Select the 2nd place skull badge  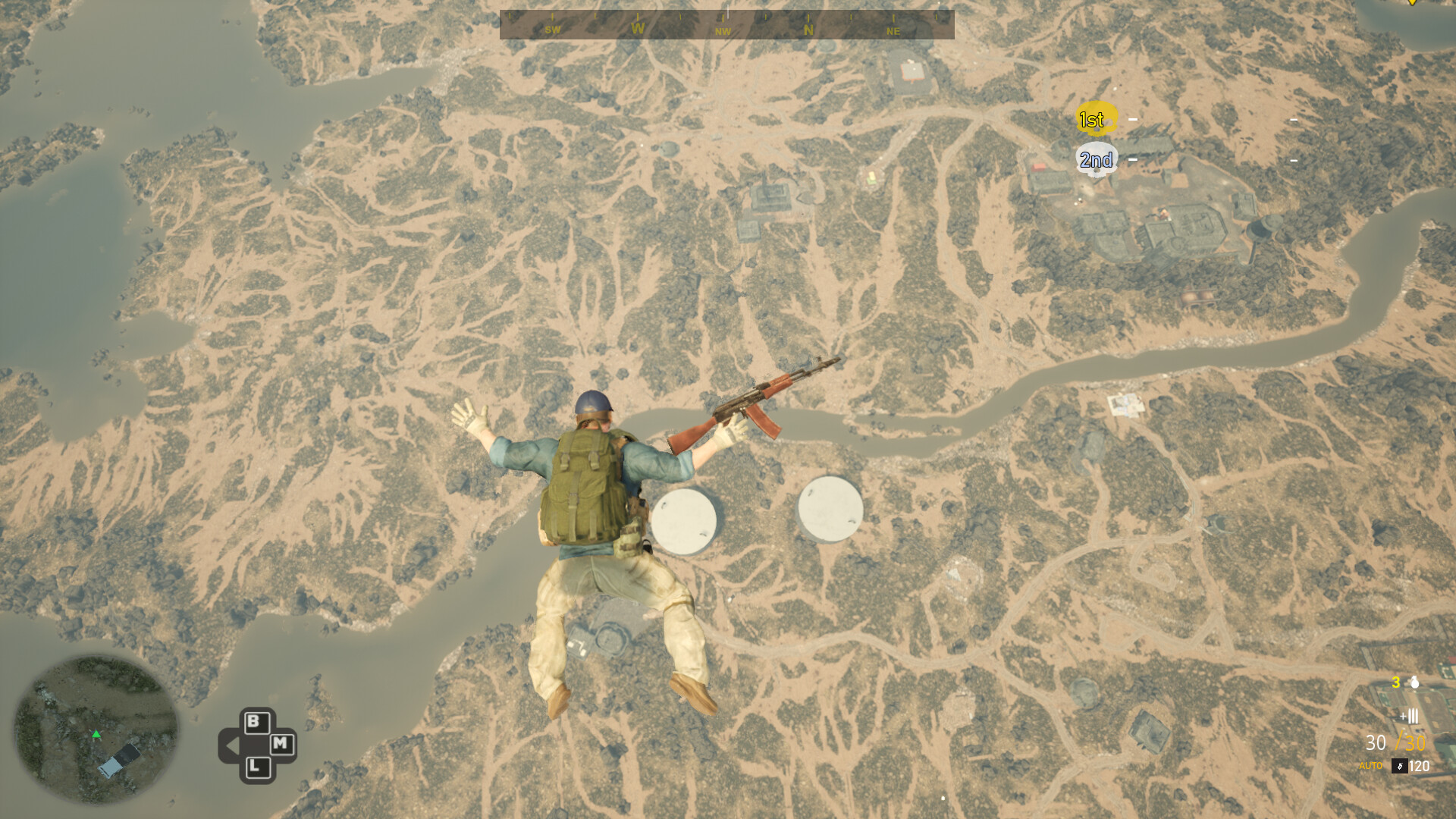point(1096,159)
